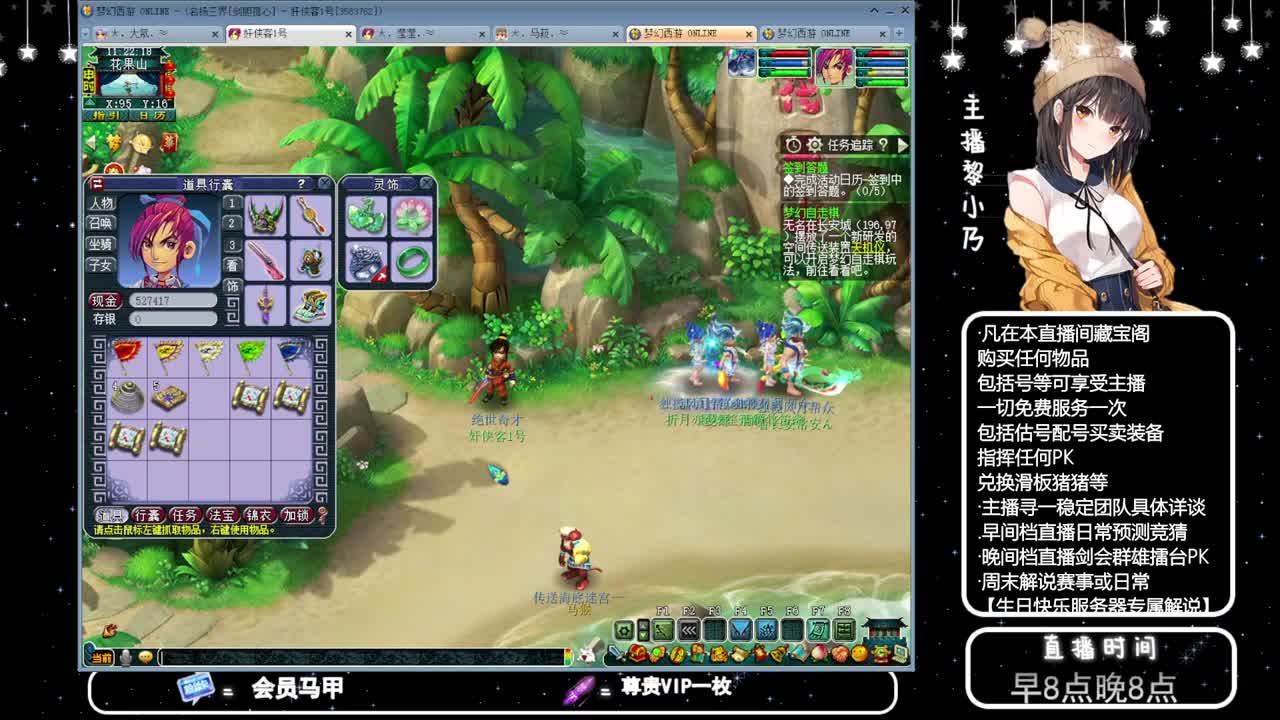Open the 当前 chat channel selector
Image resolution: width=1280 pixels, height=720 pixels.
(100, 658)
